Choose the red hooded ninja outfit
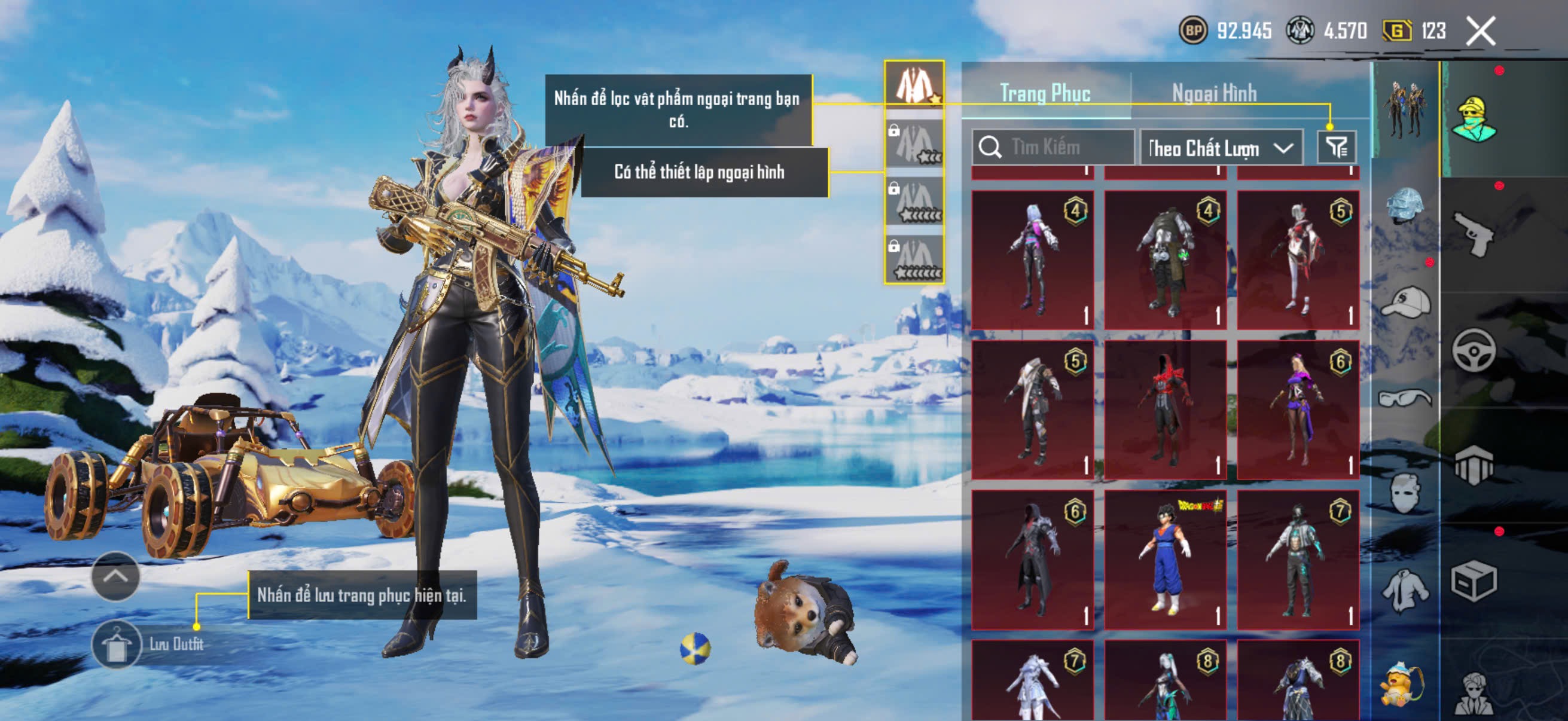Image resolution: width=1568 pixels, height=721 pixels. pyautogui.click(x=1165, y=410)
